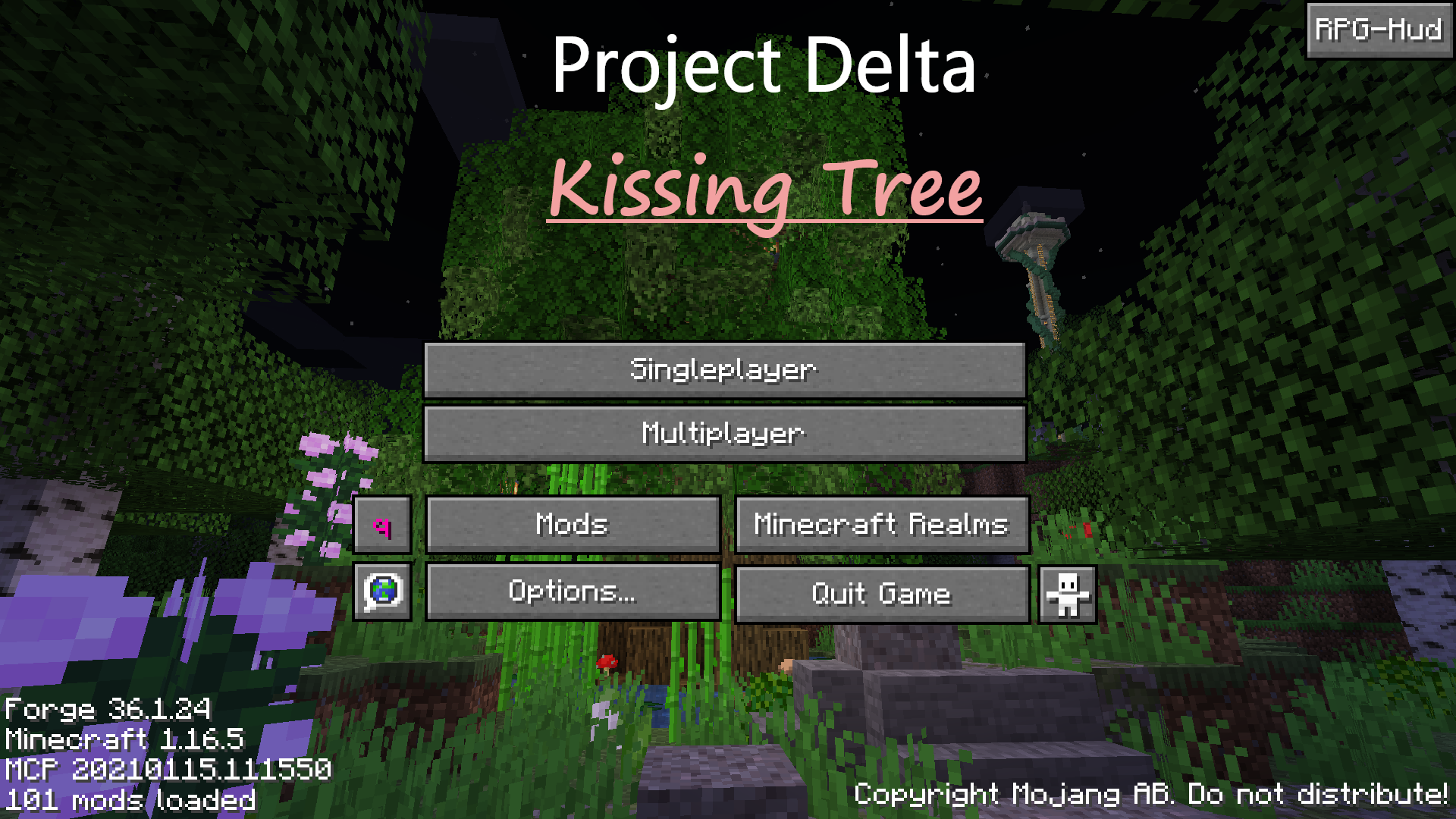This screenshot has height=819, width=1456.
Task: Open the Multiplayer server list
Action: (x=724, y=433)
